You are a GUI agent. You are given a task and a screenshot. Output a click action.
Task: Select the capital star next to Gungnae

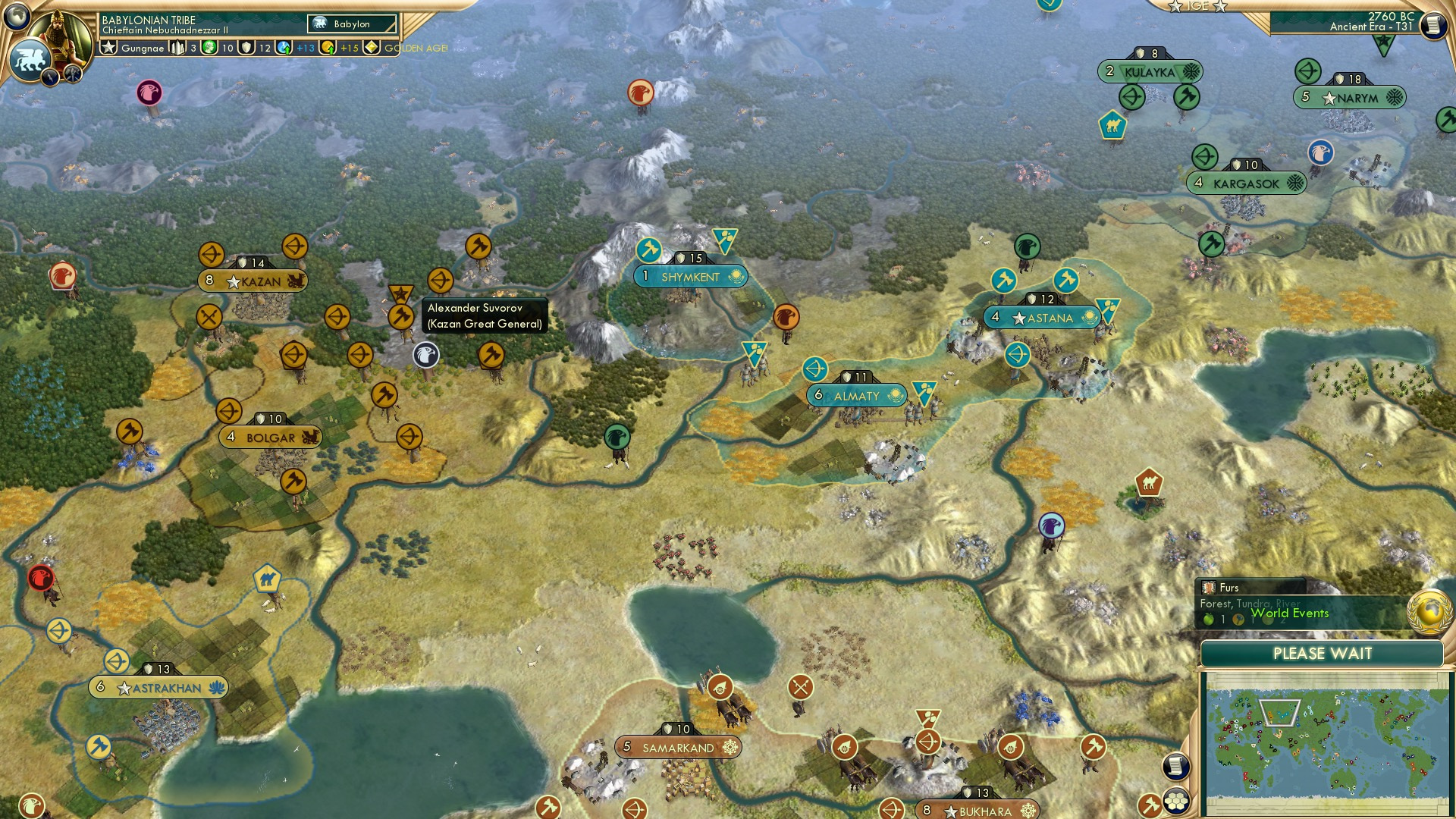coord(108,47)
